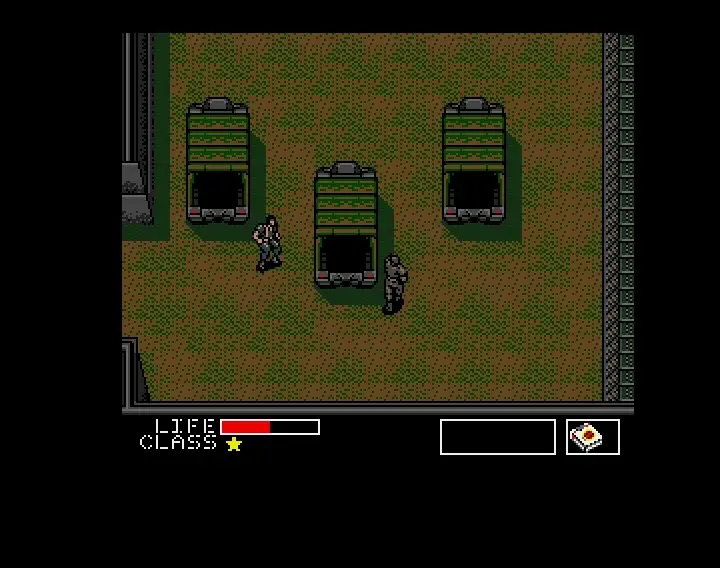
Task: Select the cigarette pack equipment slot
Action: pyautogui.click(x=592, y=437)
